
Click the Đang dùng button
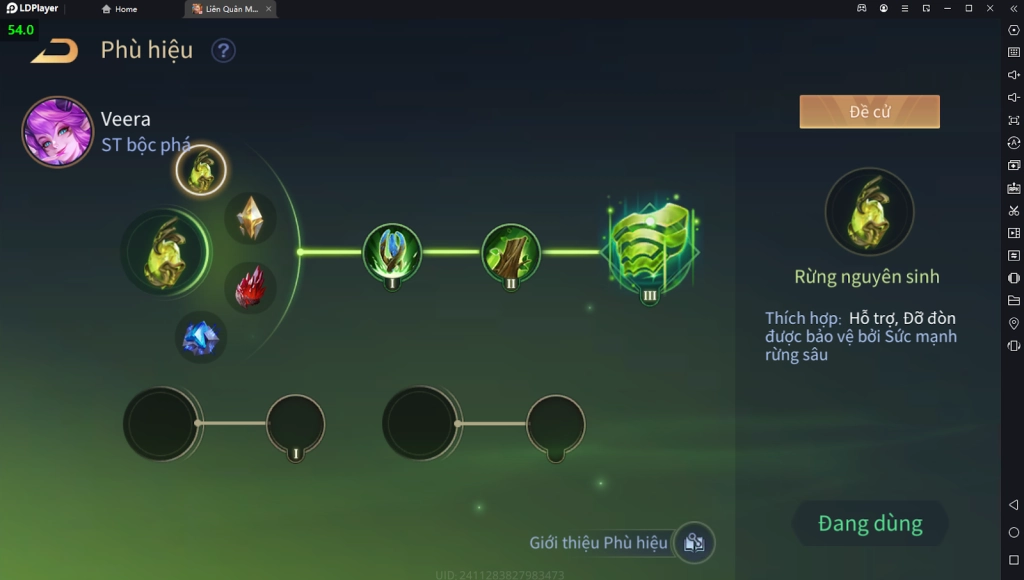tap(870, 523)
